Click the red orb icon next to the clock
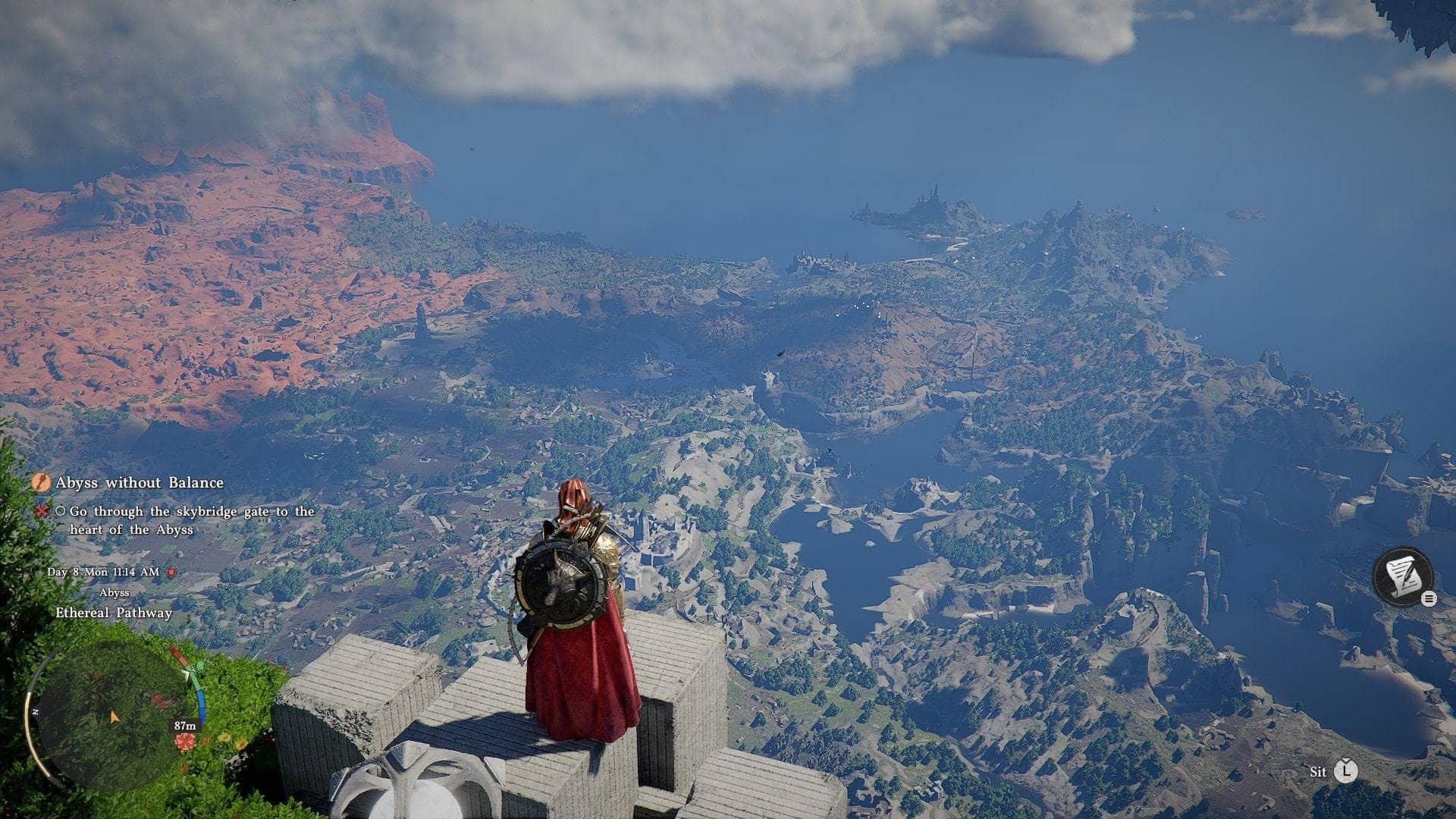 tap(170, 572)
